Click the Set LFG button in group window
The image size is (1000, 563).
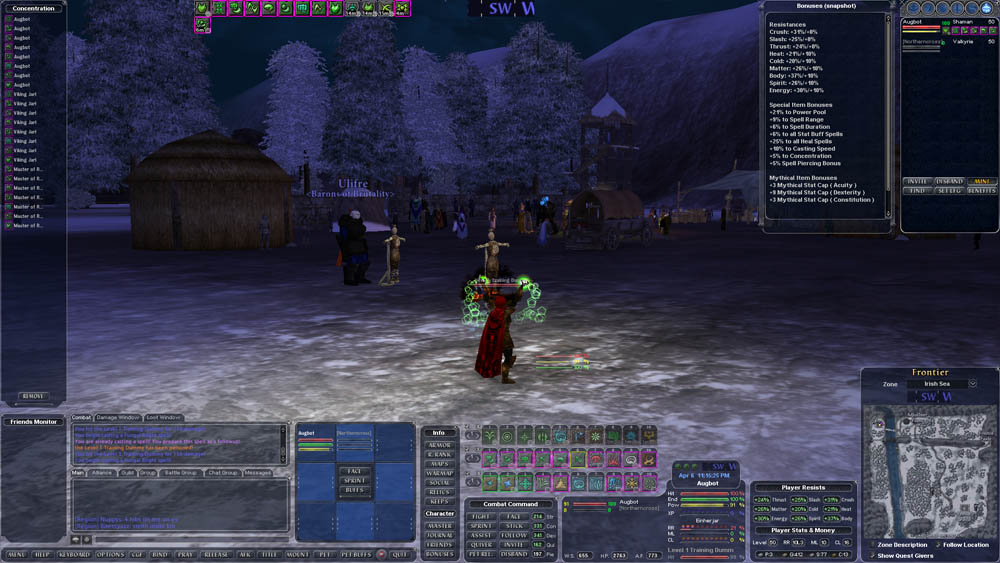pos(949,190)
